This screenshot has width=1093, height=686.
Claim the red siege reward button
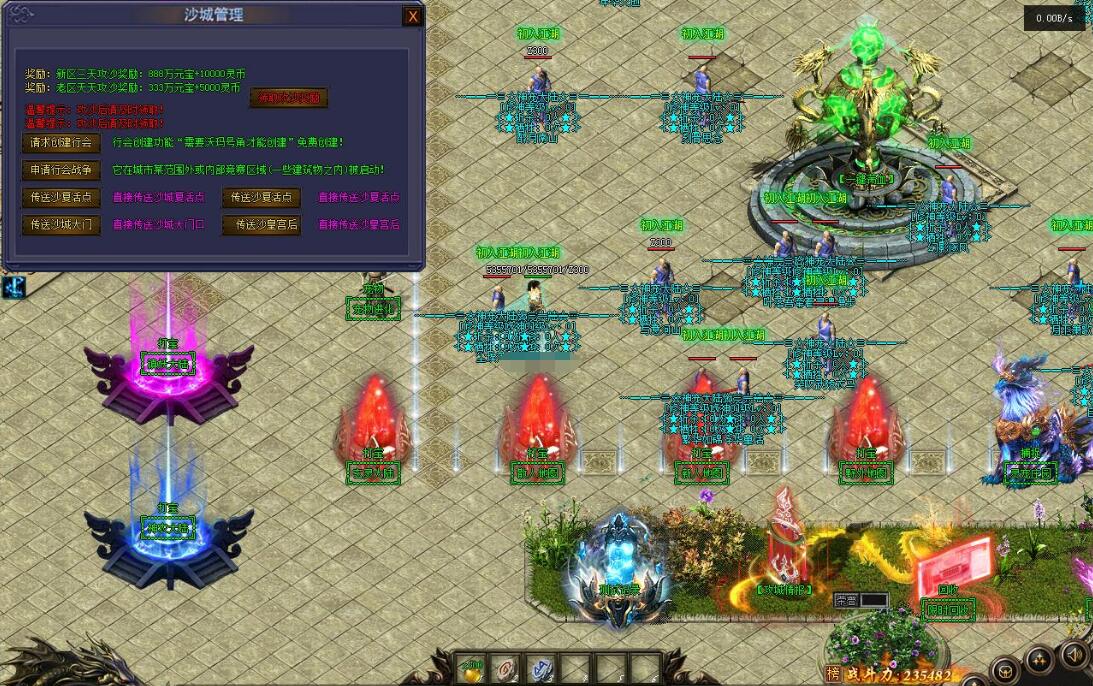tap(288, 98)
